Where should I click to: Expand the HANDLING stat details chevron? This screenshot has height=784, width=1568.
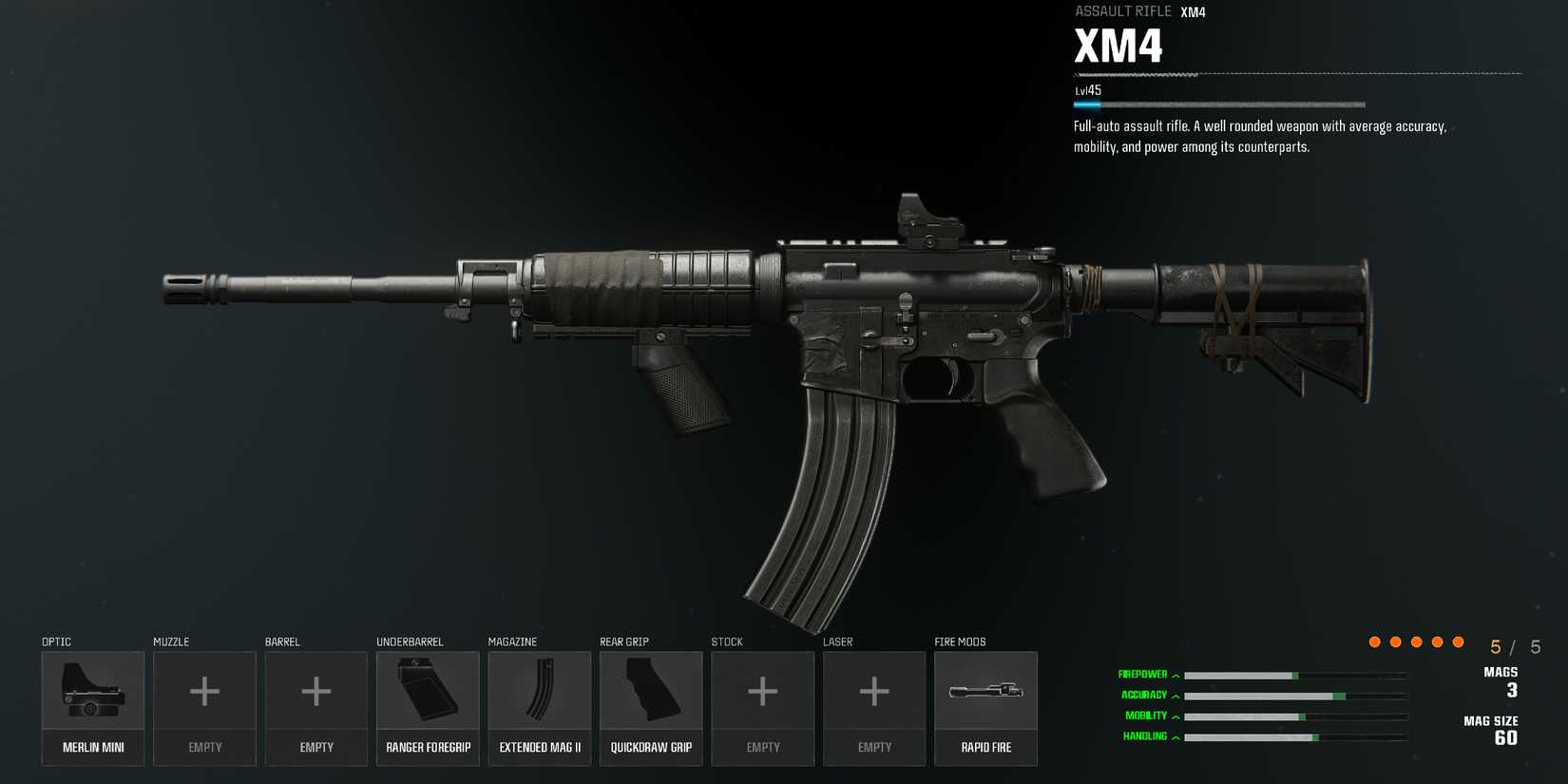point(1176,736)
